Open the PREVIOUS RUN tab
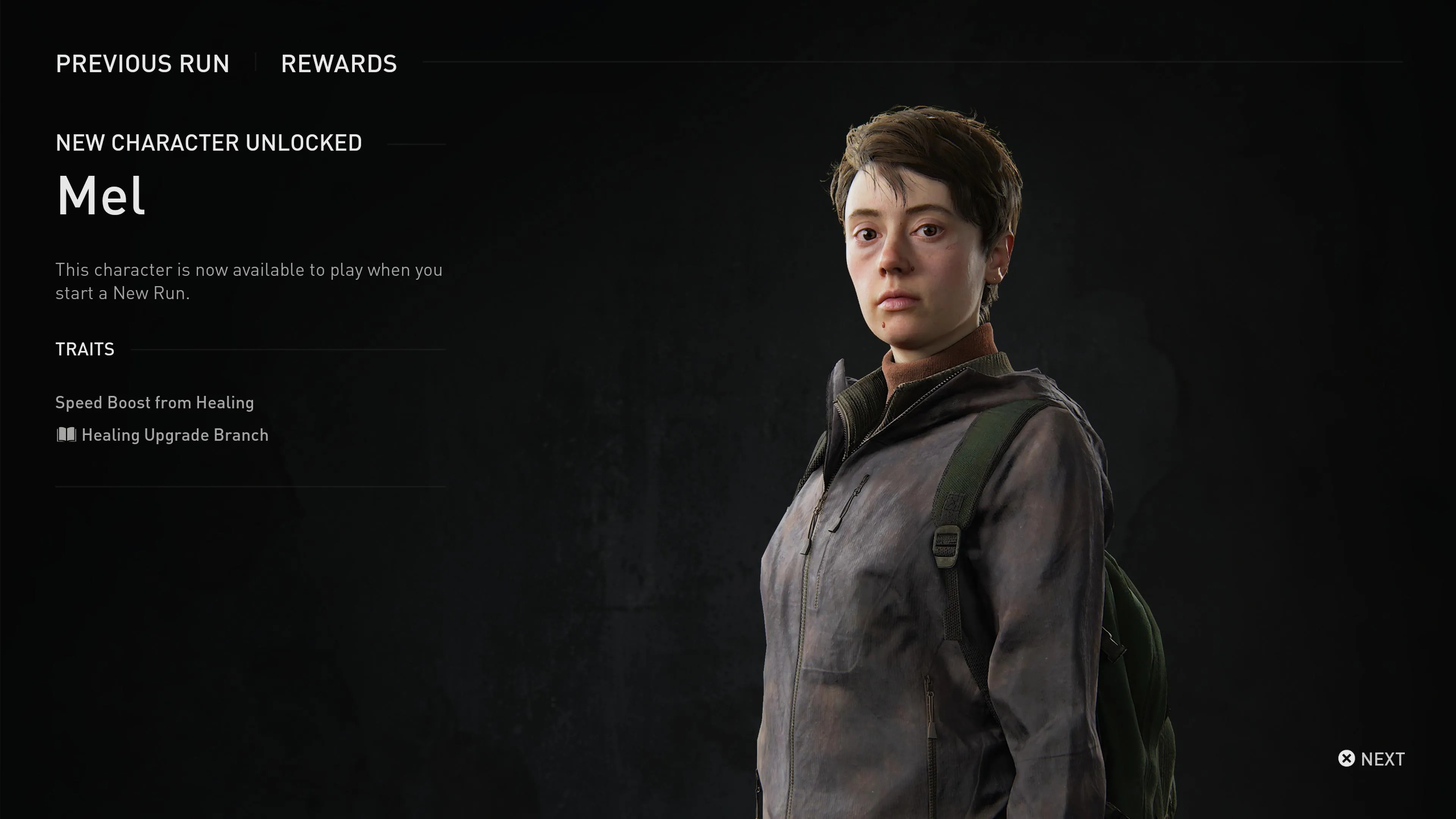 click(x=143, y=64)
